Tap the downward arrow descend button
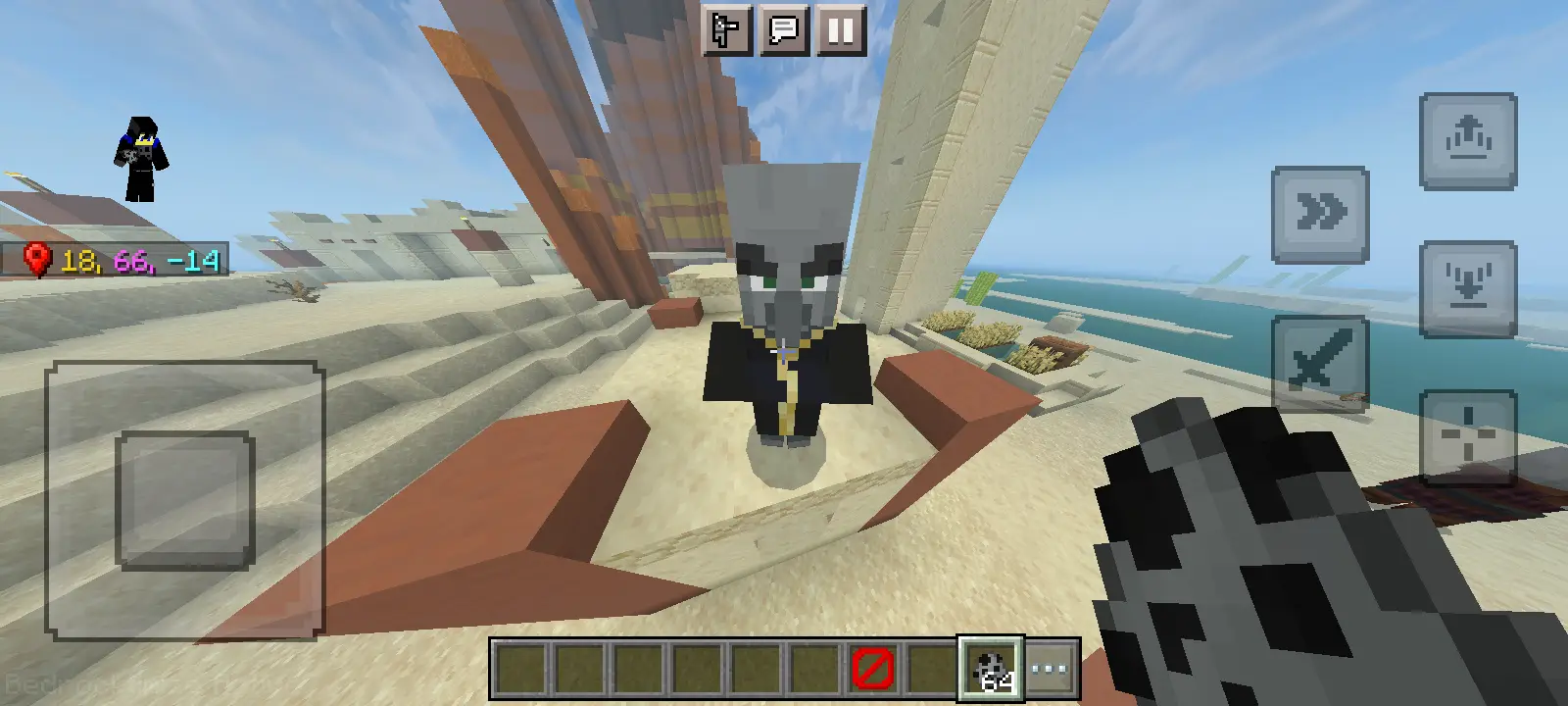The image size is (1568, 706). point(1468,288)
